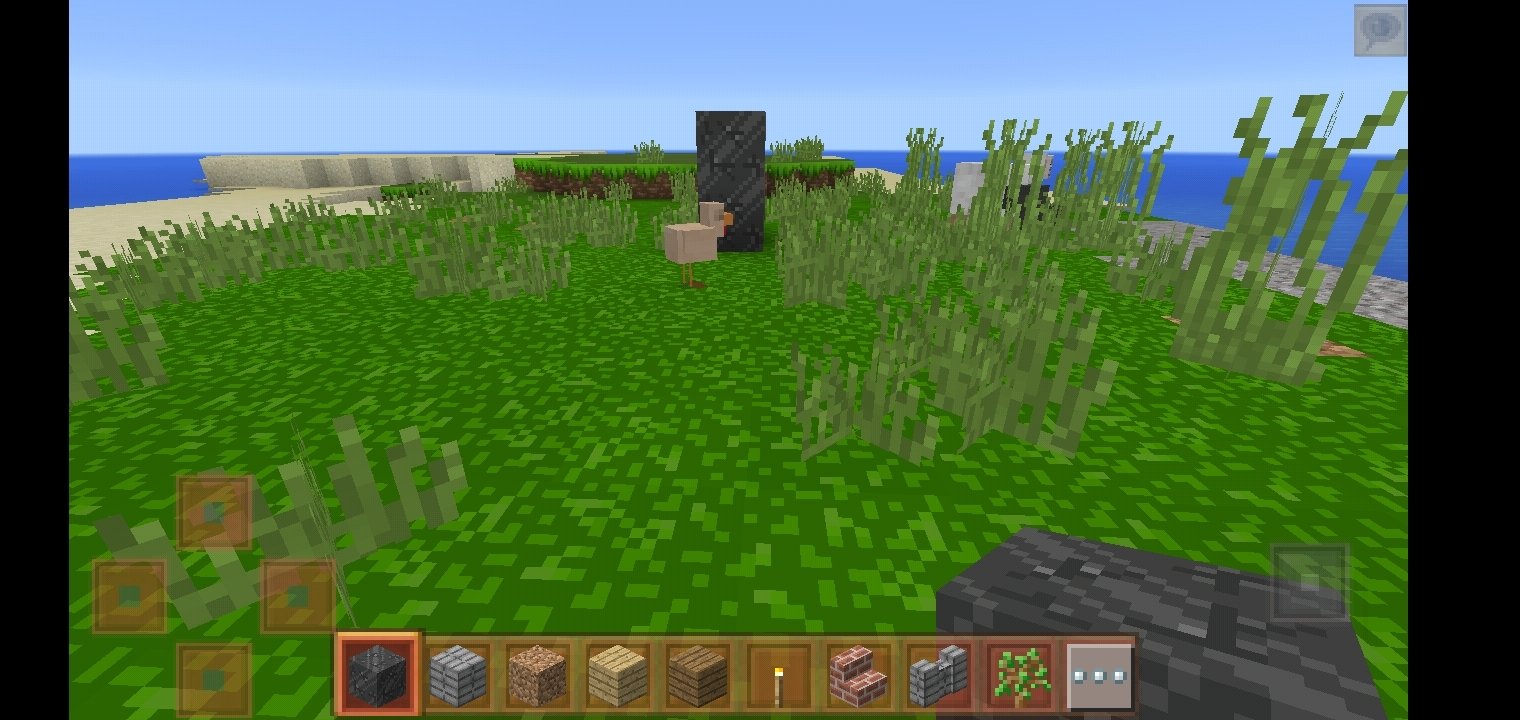Pick the sapling hotbar slot

(x=1018, y=675)
